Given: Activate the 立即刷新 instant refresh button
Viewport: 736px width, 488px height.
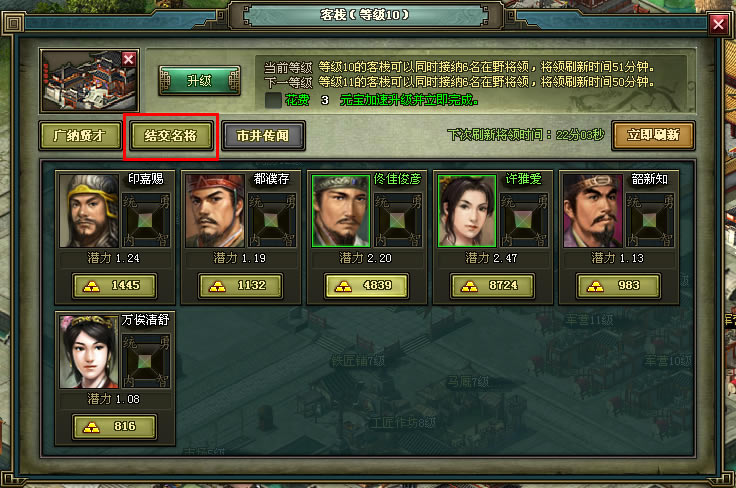Looking at the screenshot, I should tap(653, 135).
